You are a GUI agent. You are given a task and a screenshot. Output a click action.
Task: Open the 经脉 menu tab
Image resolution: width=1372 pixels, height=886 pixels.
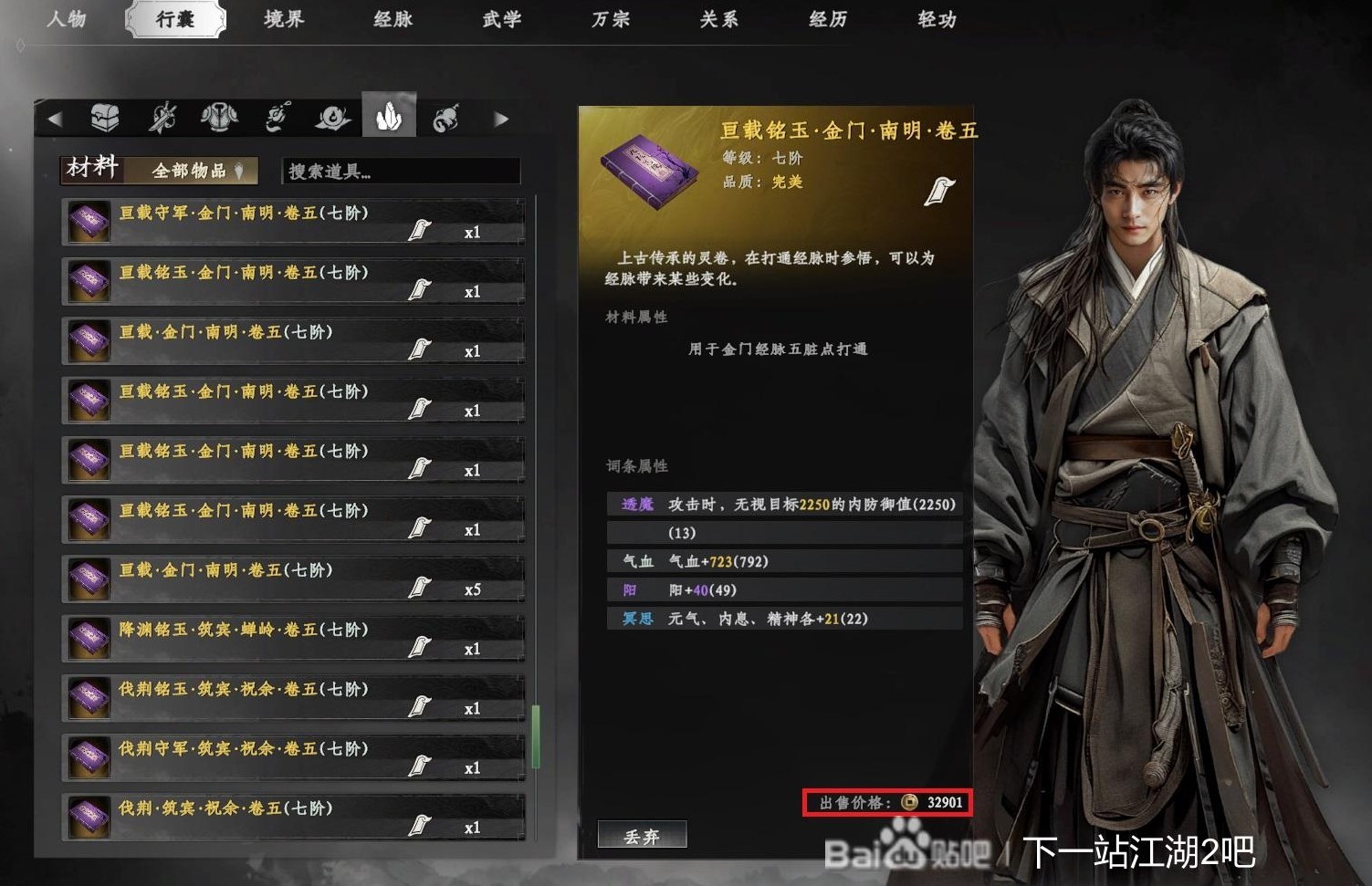coord(392,19)
